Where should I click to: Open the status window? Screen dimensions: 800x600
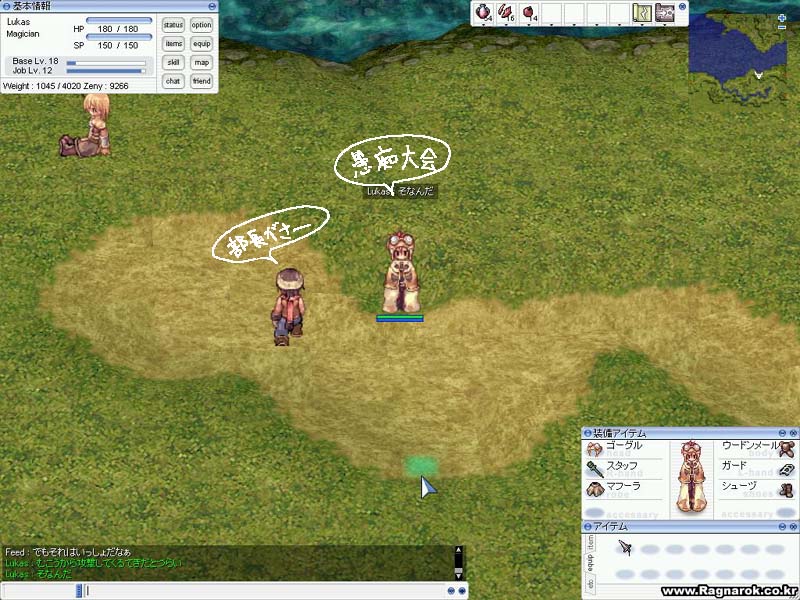point(173,25)
